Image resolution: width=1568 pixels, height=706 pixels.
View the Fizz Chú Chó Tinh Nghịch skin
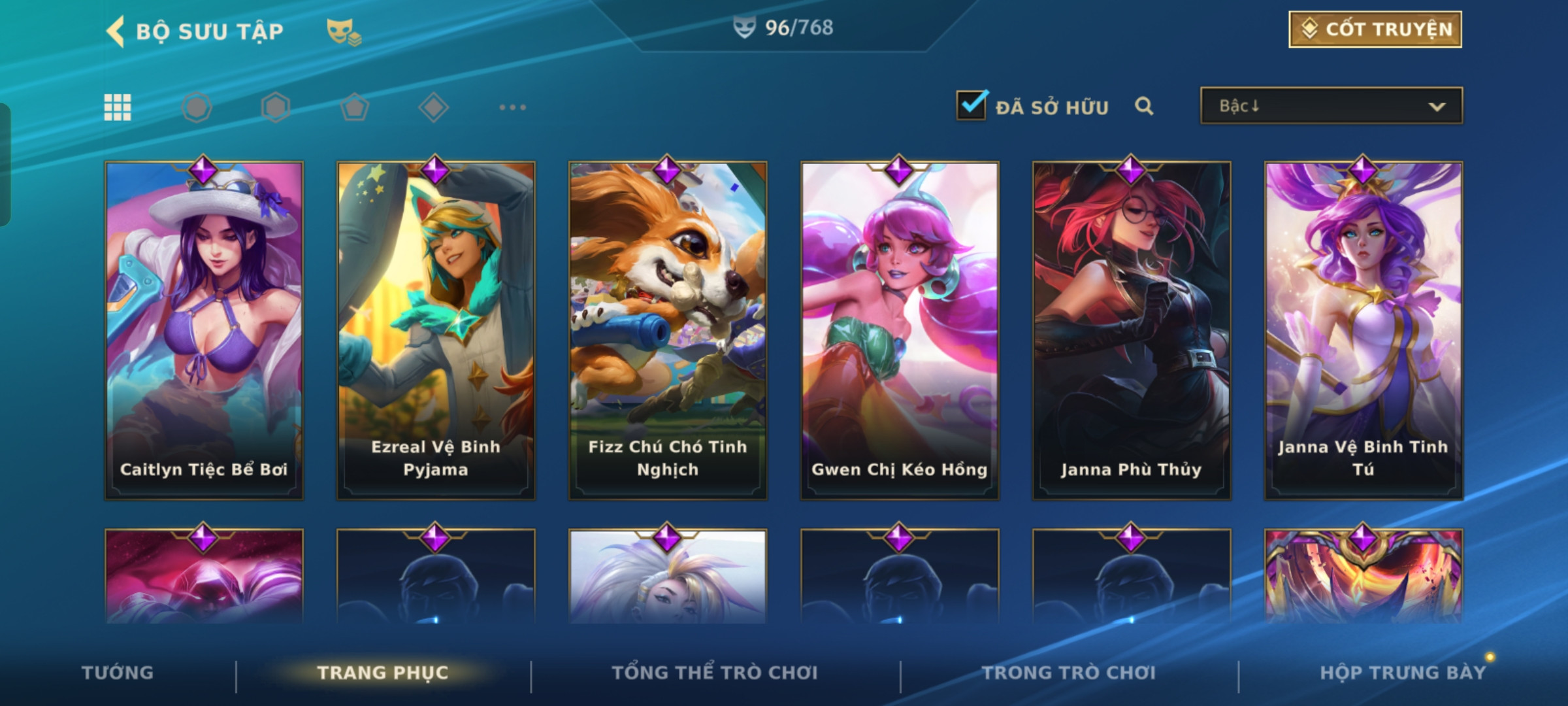click(x=668, y=330)
